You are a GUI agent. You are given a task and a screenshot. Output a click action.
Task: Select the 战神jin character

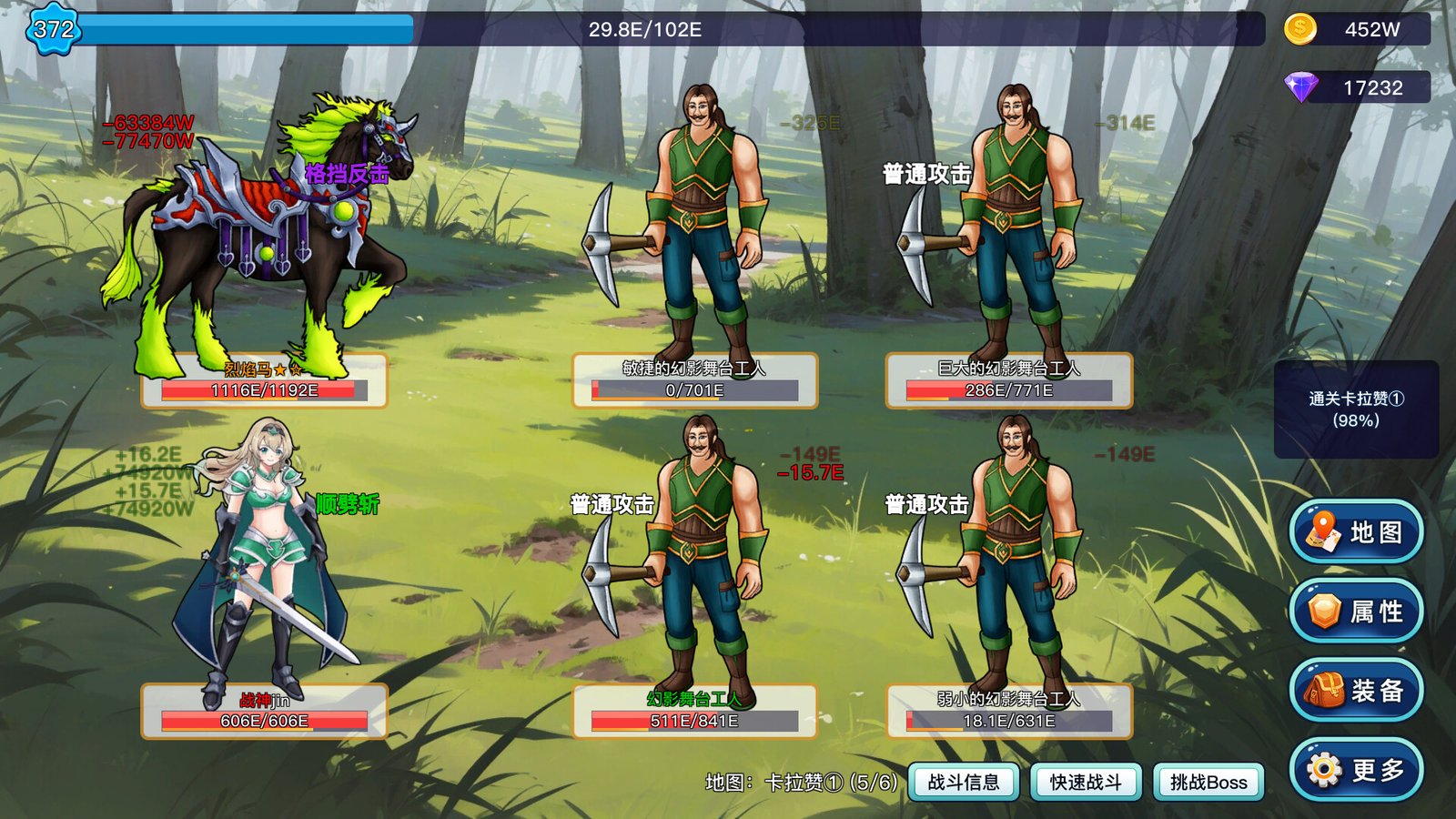(x=264, y=555)
